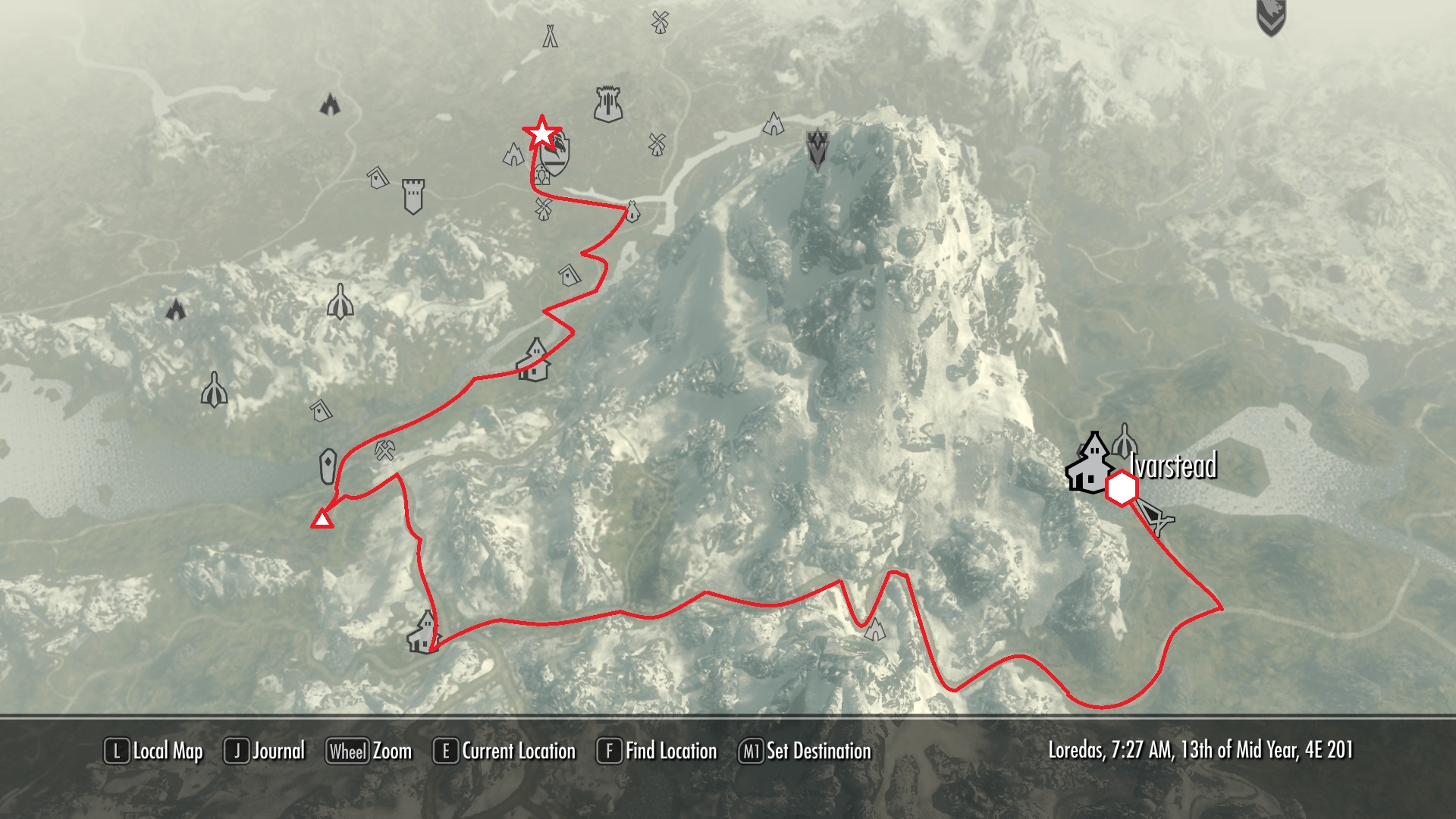The image size is (1456, 819).
Task: Choose the Find Location option
Action: (x=657, y=752)
